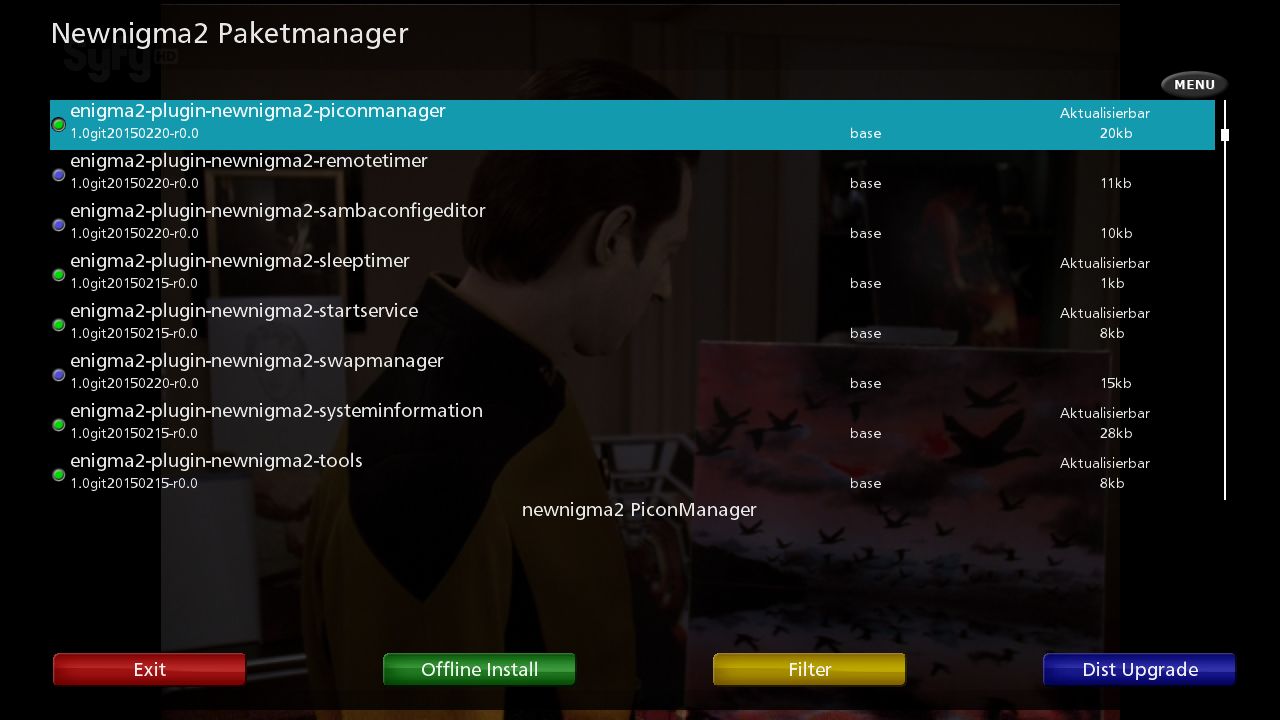The image size is (1280, 720).
Task: Pick the startservice package
Action: pos(632,324)
